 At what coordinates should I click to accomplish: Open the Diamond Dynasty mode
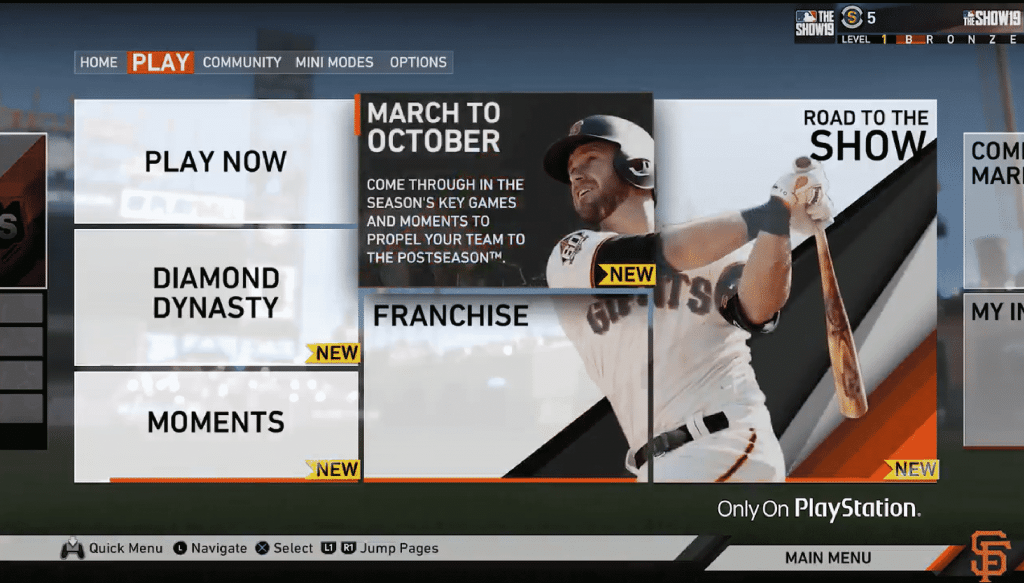[x=216, y=294]
